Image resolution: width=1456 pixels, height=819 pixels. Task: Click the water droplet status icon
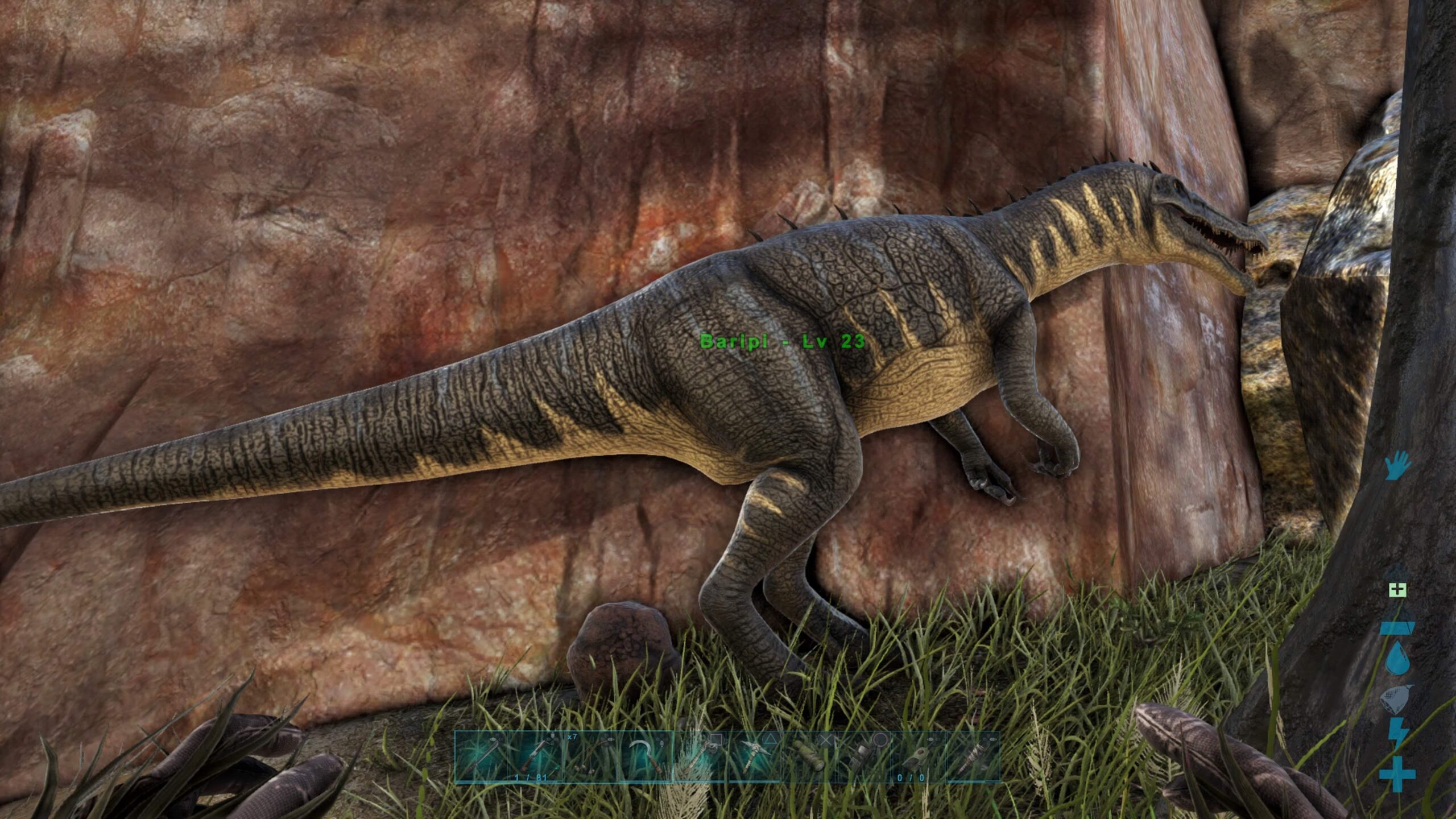tap(1397, 659)
